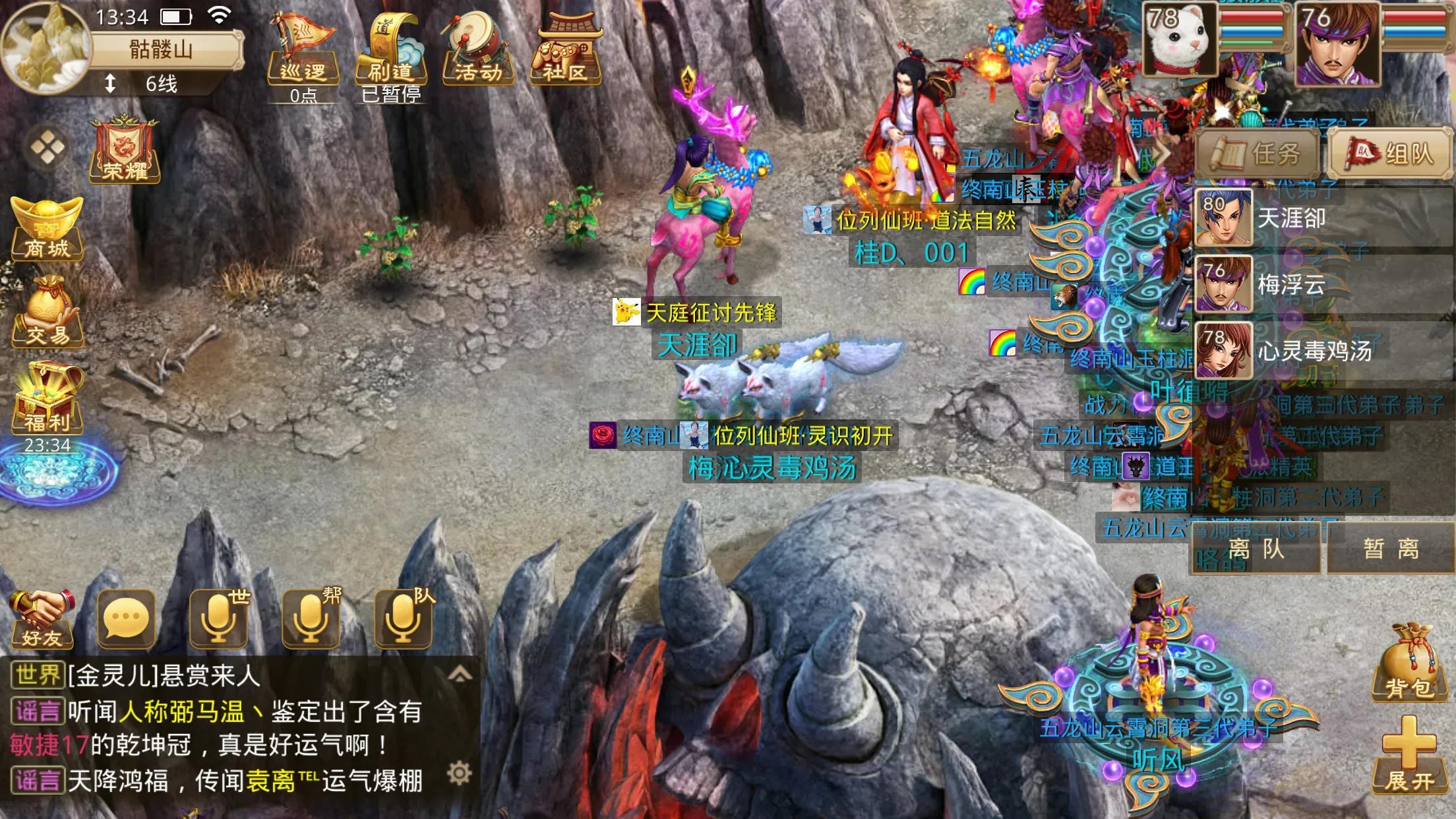Open the 福利 treasure chest rewards
Screen dimensions: 1456x819
pos(47,399)
